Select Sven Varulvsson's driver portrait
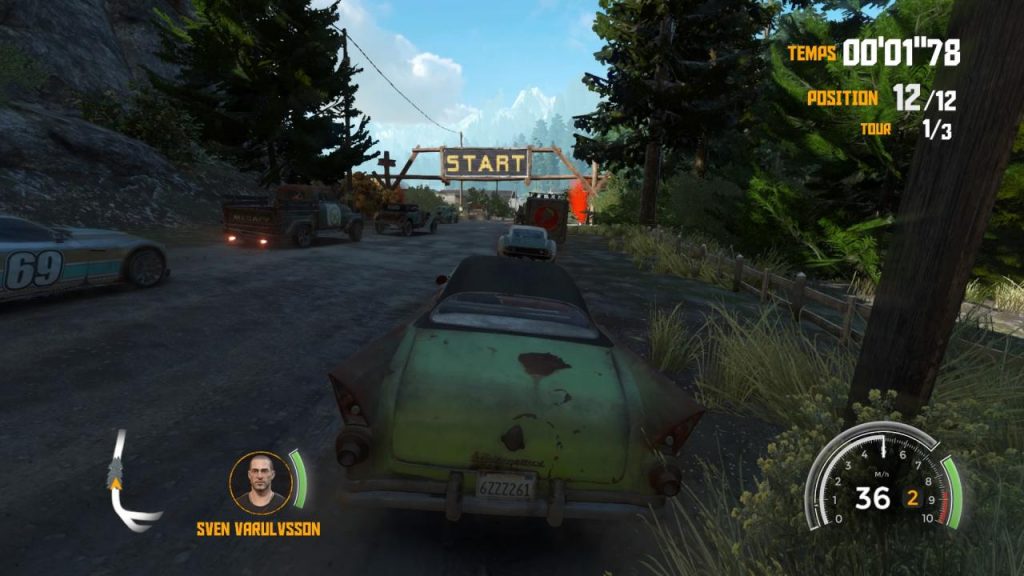 [x=260, y=482]
